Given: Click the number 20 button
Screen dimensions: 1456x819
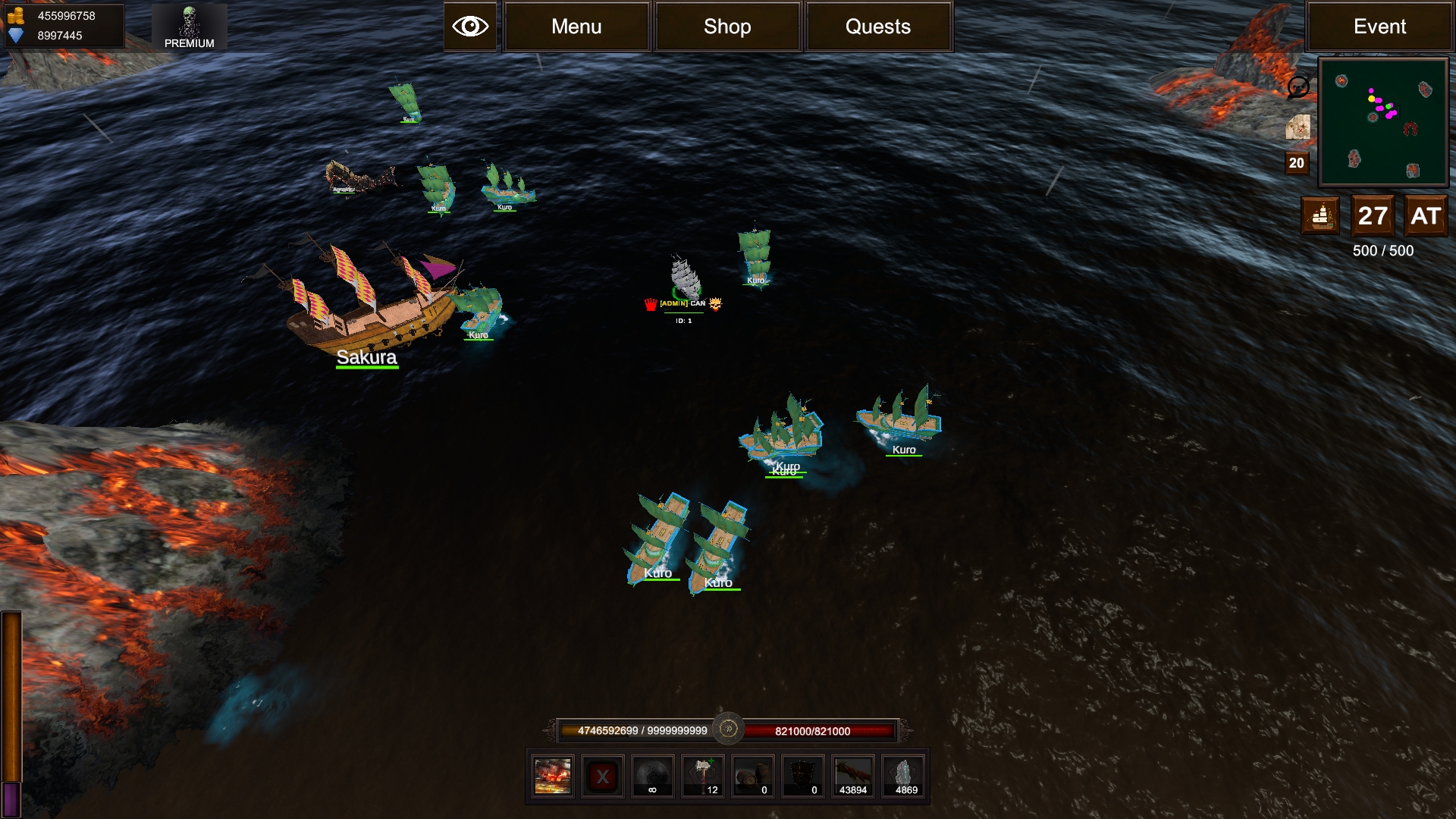Looking at the screenshot, I should [x=1297, y=163].
